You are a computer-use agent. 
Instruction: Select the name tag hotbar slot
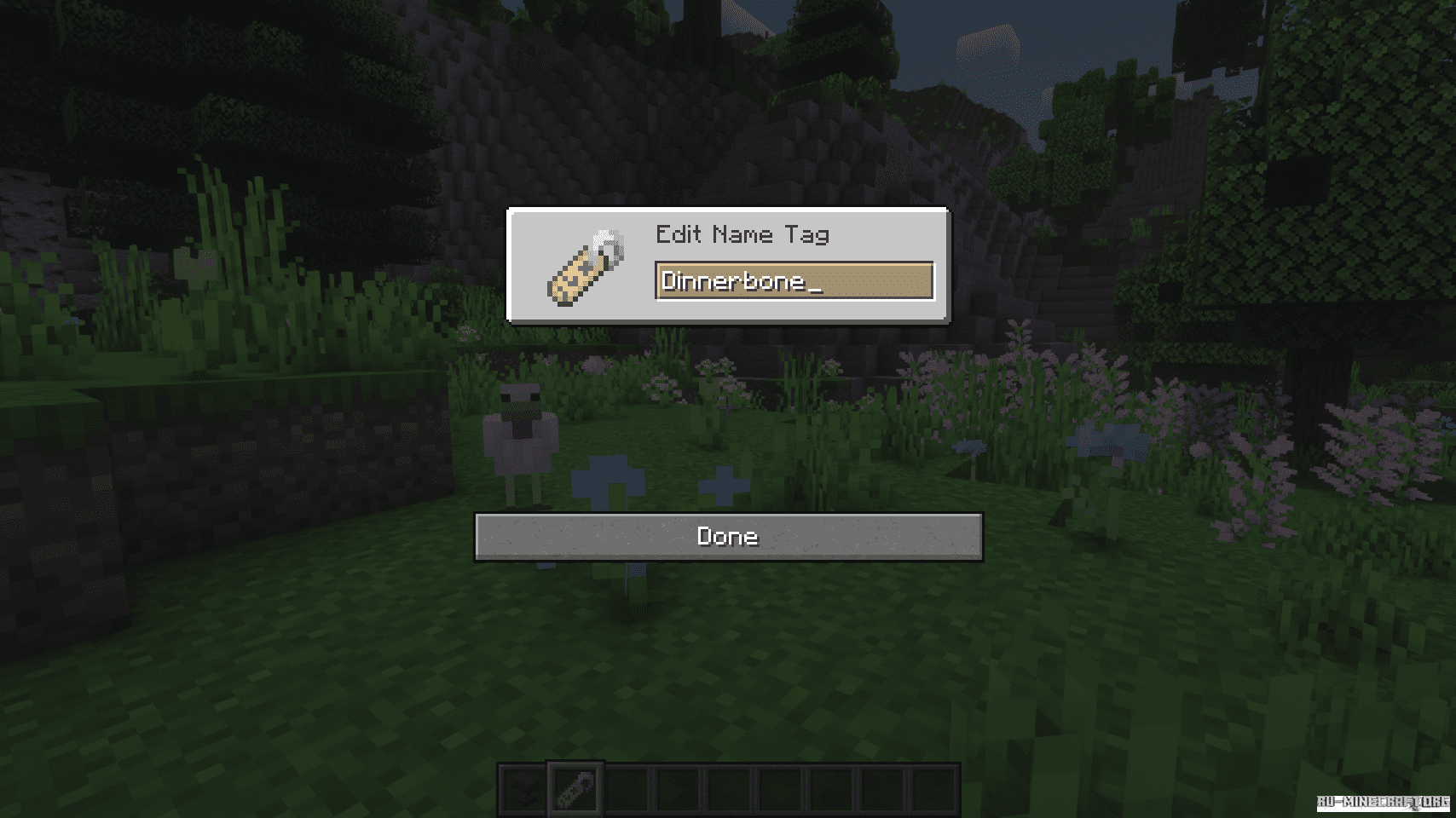coord(575,789)
